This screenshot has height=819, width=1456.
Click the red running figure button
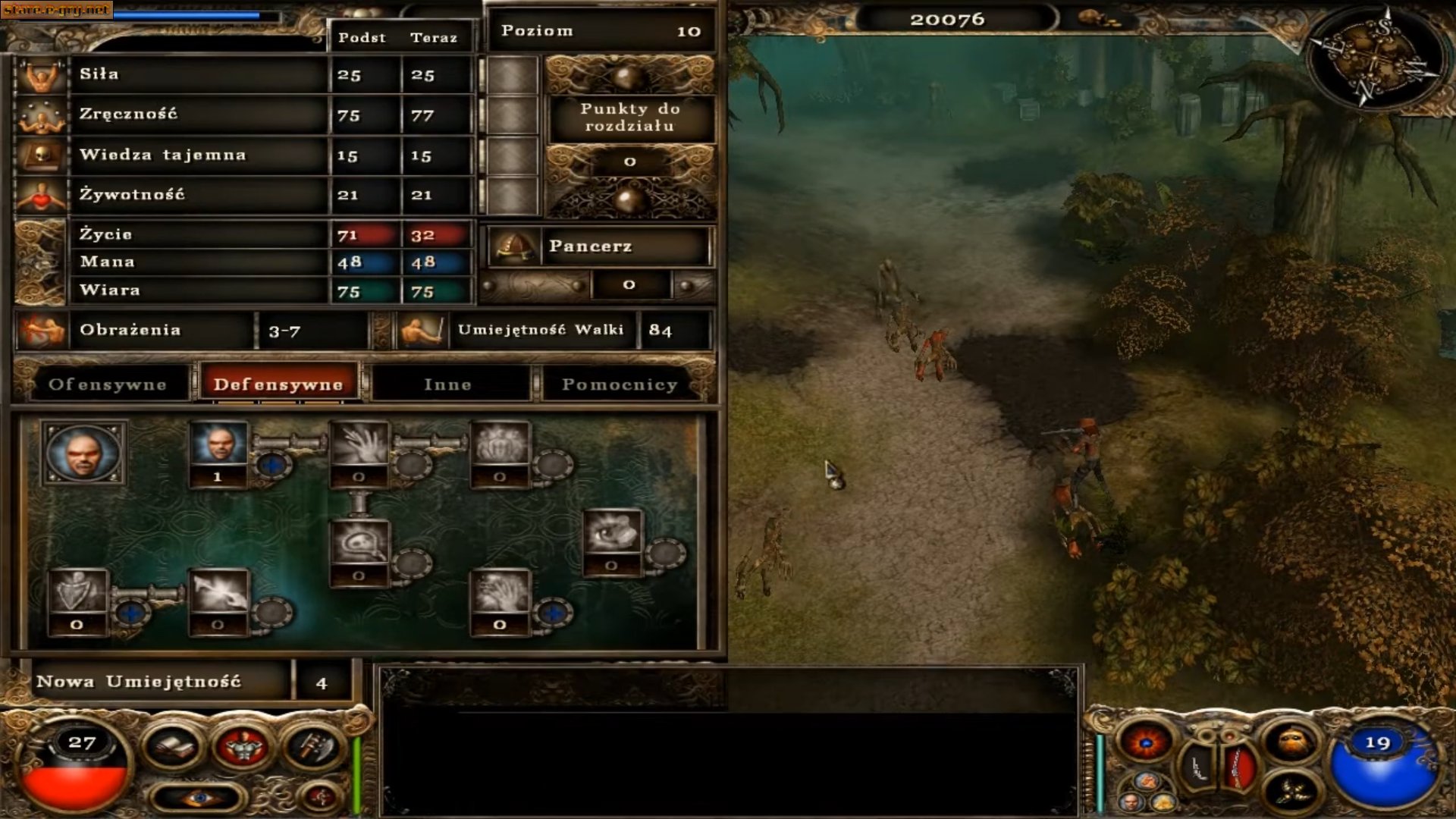coord(321,796)
